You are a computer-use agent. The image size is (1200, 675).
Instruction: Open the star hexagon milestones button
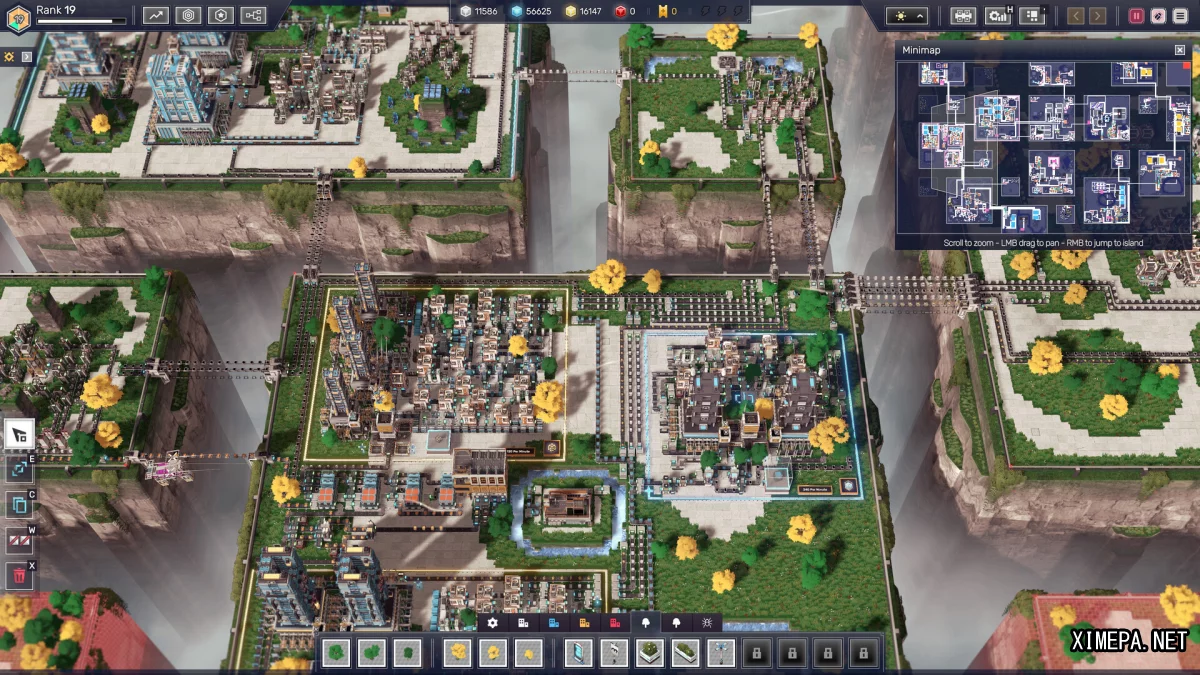(221, 15)
